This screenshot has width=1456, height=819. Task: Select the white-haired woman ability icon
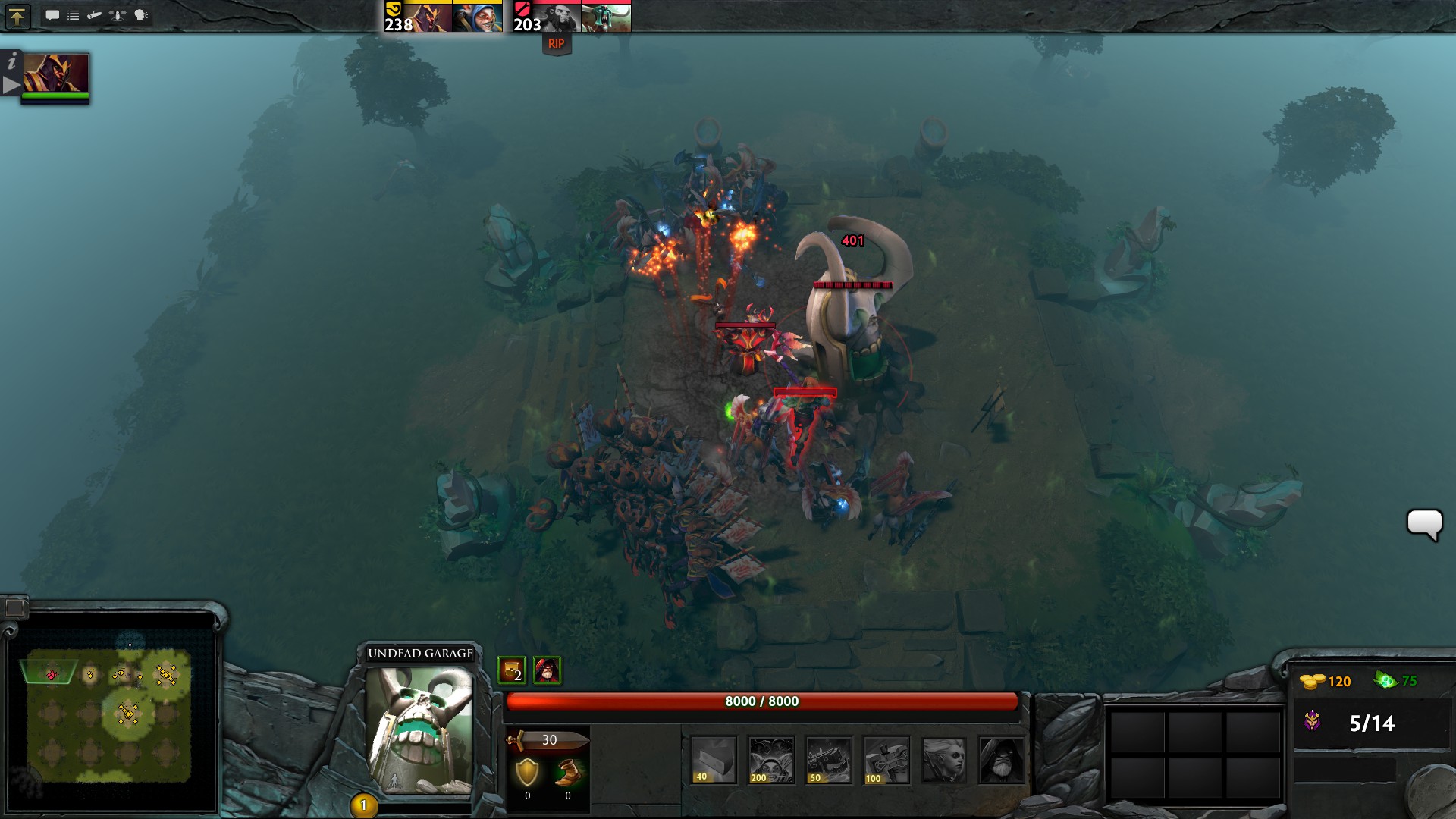coord(944,759)
